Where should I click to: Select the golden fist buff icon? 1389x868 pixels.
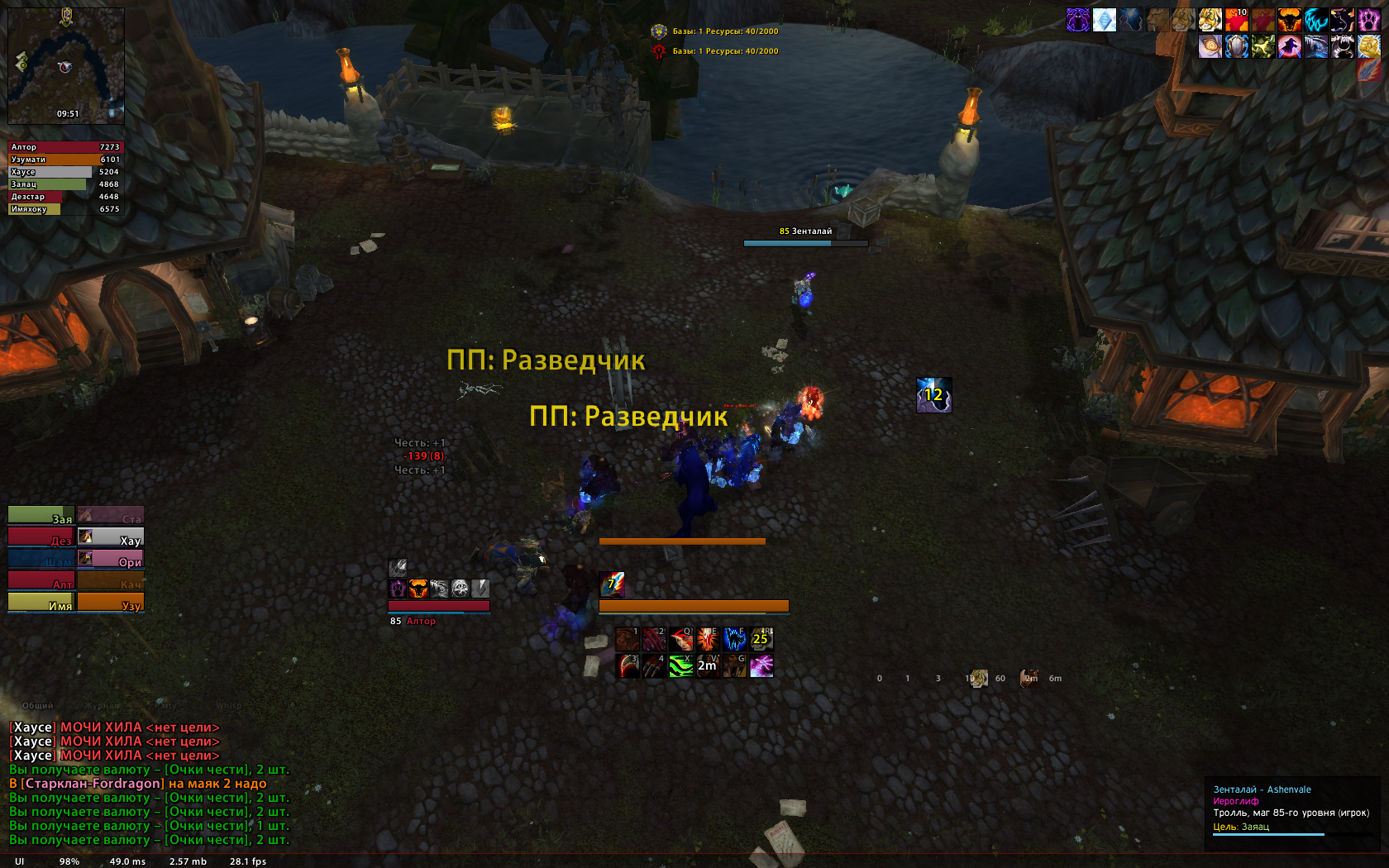click(1368, 46)
